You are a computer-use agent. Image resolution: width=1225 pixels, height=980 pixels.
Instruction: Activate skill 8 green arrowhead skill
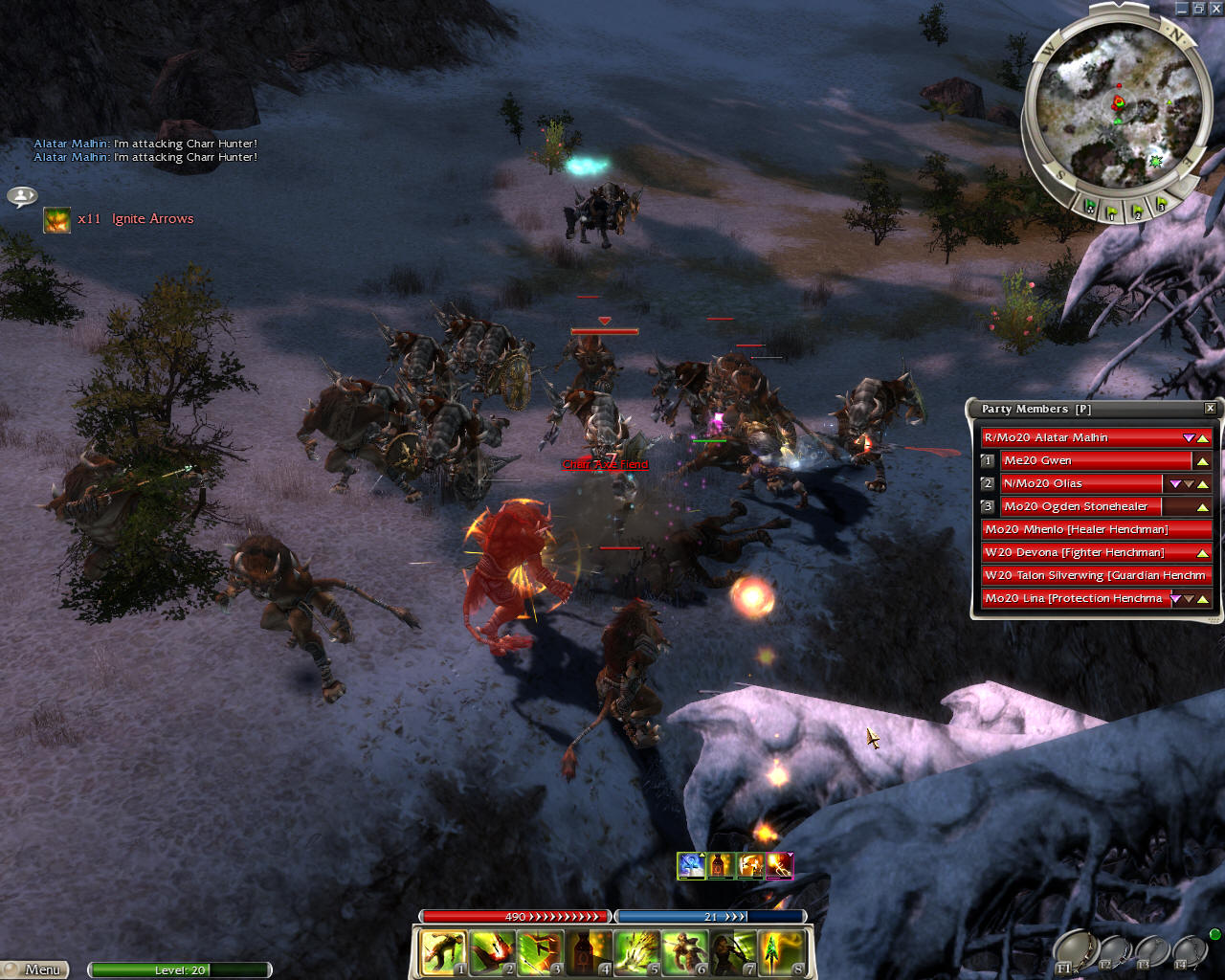[x=782, y=953]
